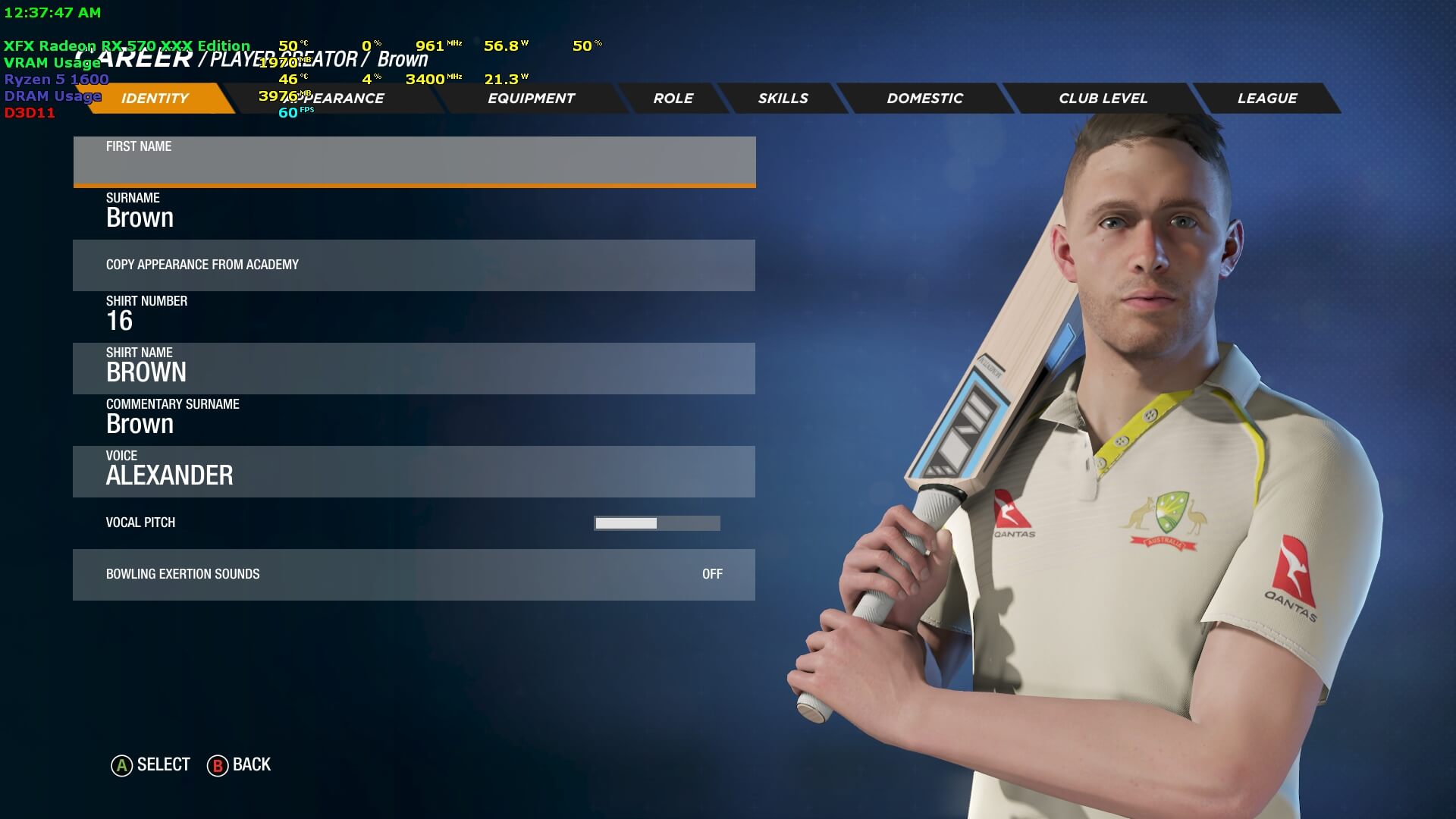Viewport: 1456px width, 819px height.
Task: Change the Voice set to Alexander
Action: 414,471
